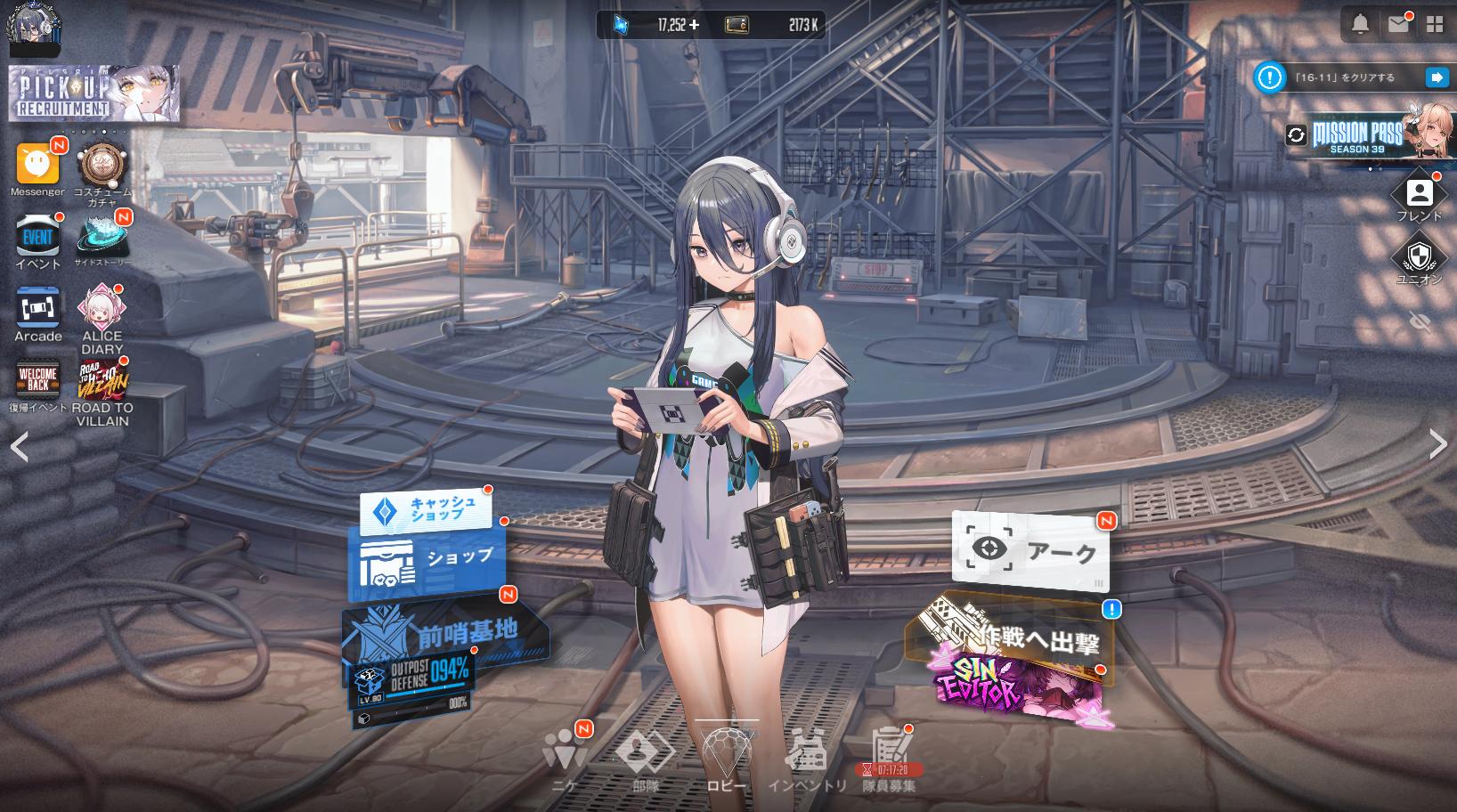Open the 隊員募集 recruitment tab

(888, 758)
